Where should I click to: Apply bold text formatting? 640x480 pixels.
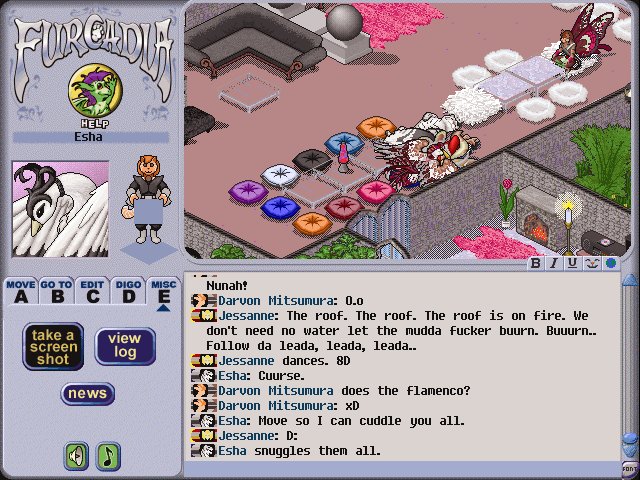click(536, 264)
